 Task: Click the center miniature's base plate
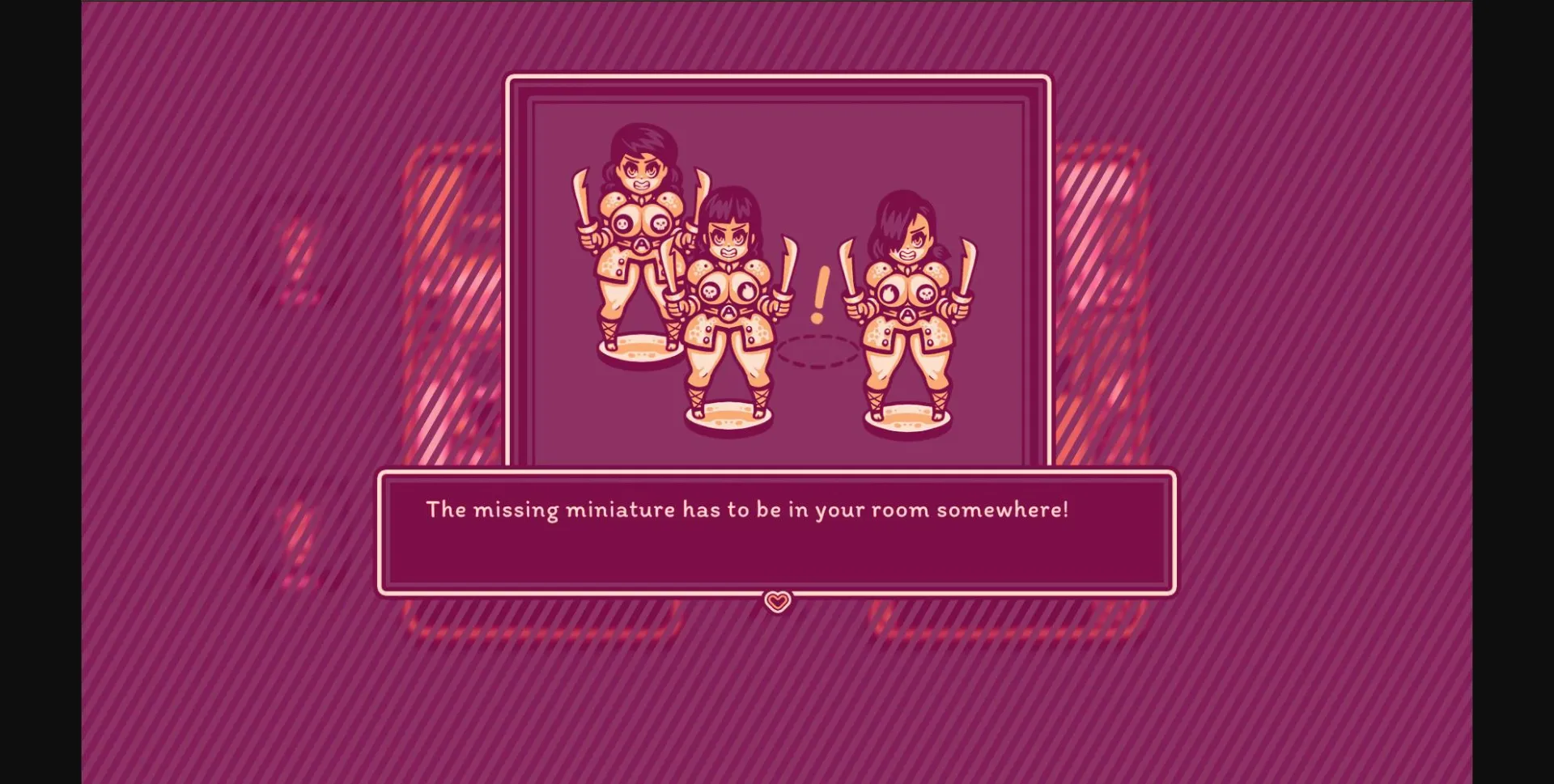(x=728, y=417)
